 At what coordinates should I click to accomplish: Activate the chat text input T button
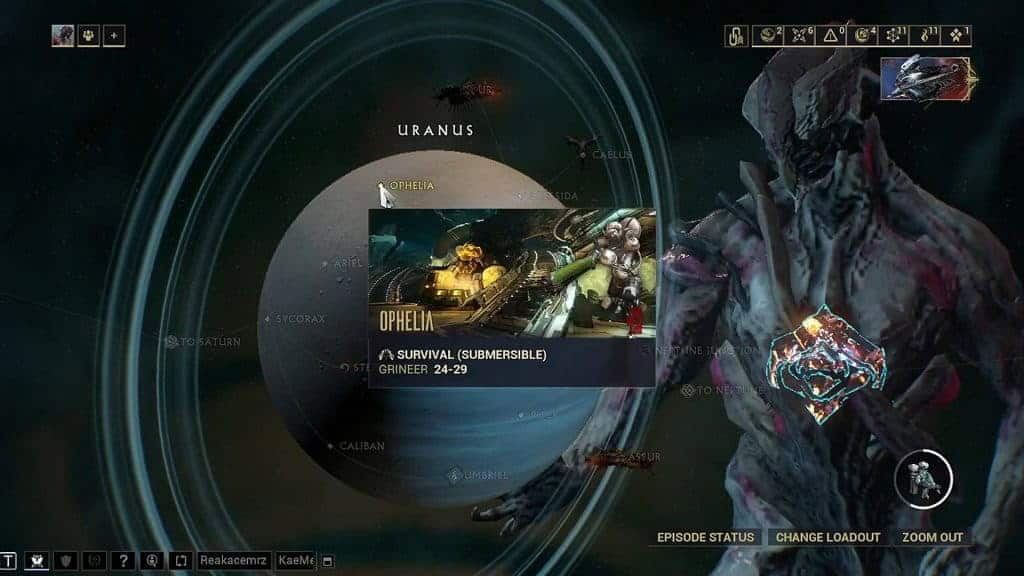click(9, 561)
